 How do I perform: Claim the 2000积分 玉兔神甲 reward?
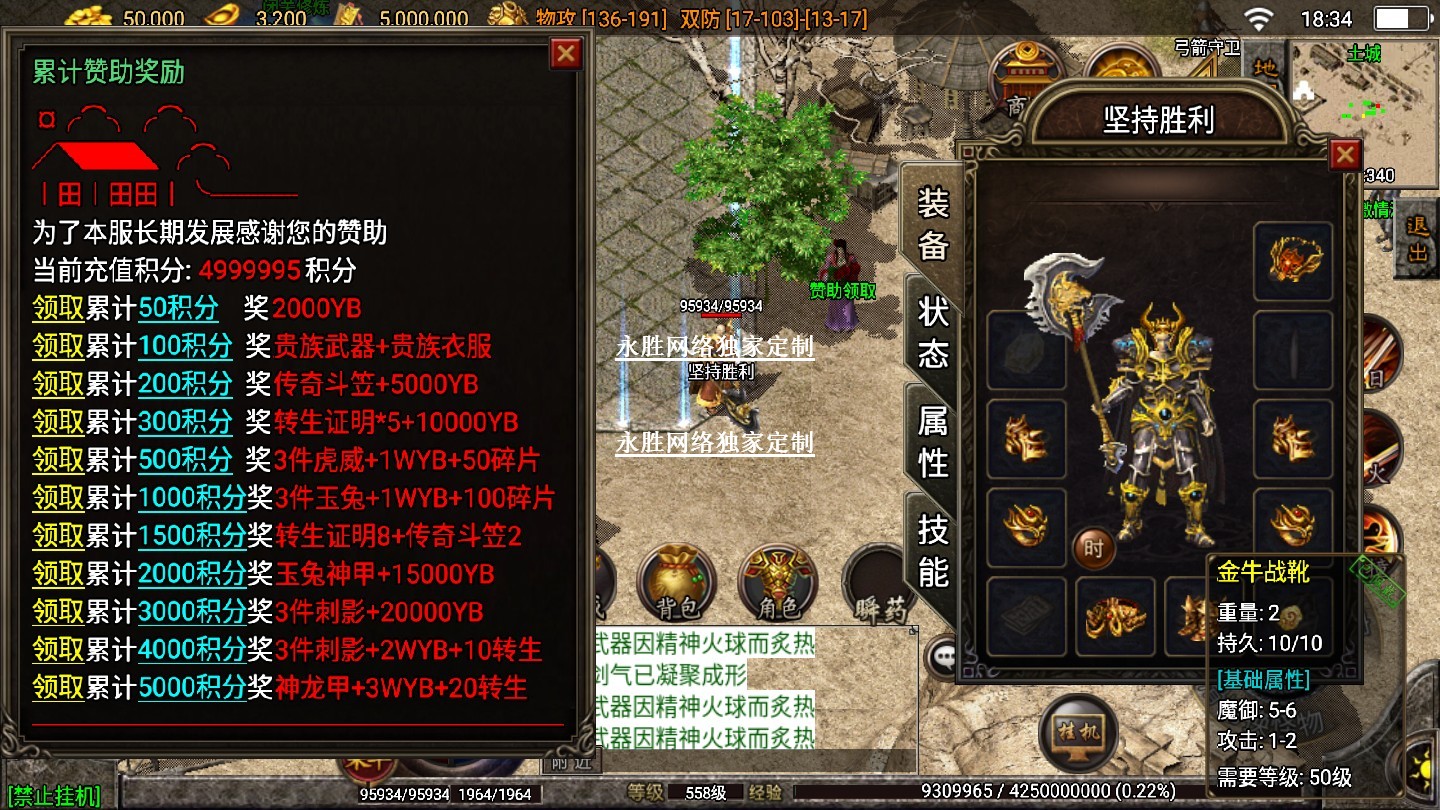58,574
